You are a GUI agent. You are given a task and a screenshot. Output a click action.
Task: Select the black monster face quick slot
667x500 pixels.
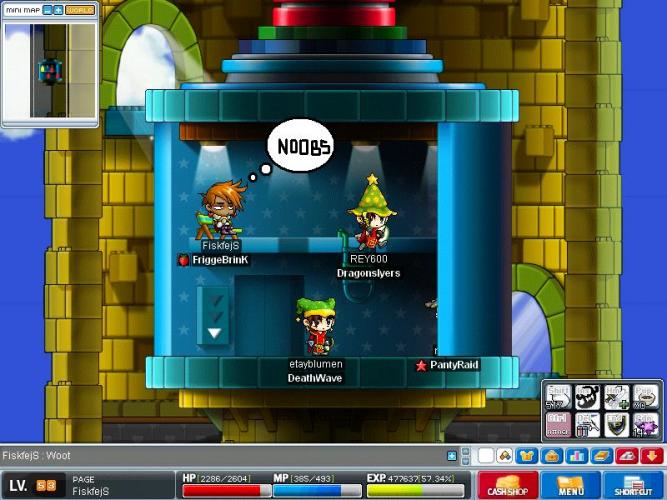point(586,395)
